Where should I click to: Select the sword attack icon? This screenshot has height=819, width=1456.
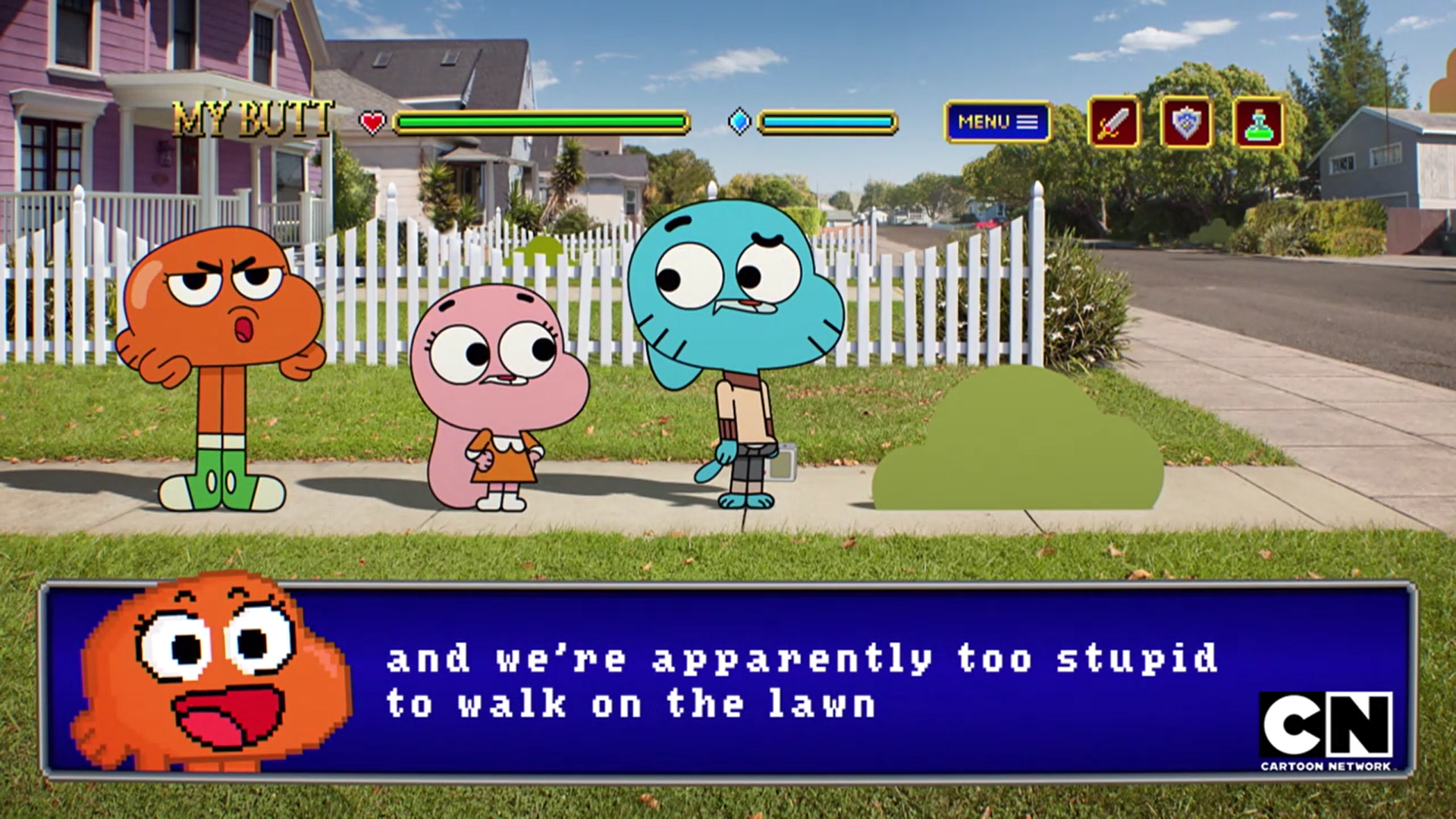coord(1113,122)
